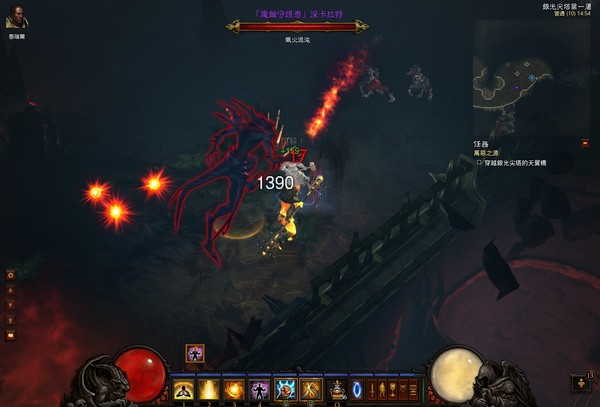Screen dimensions: 600x407
Task: Trigger the purple glowing figure skill in slot 4
Action: [x=259, y=388]
